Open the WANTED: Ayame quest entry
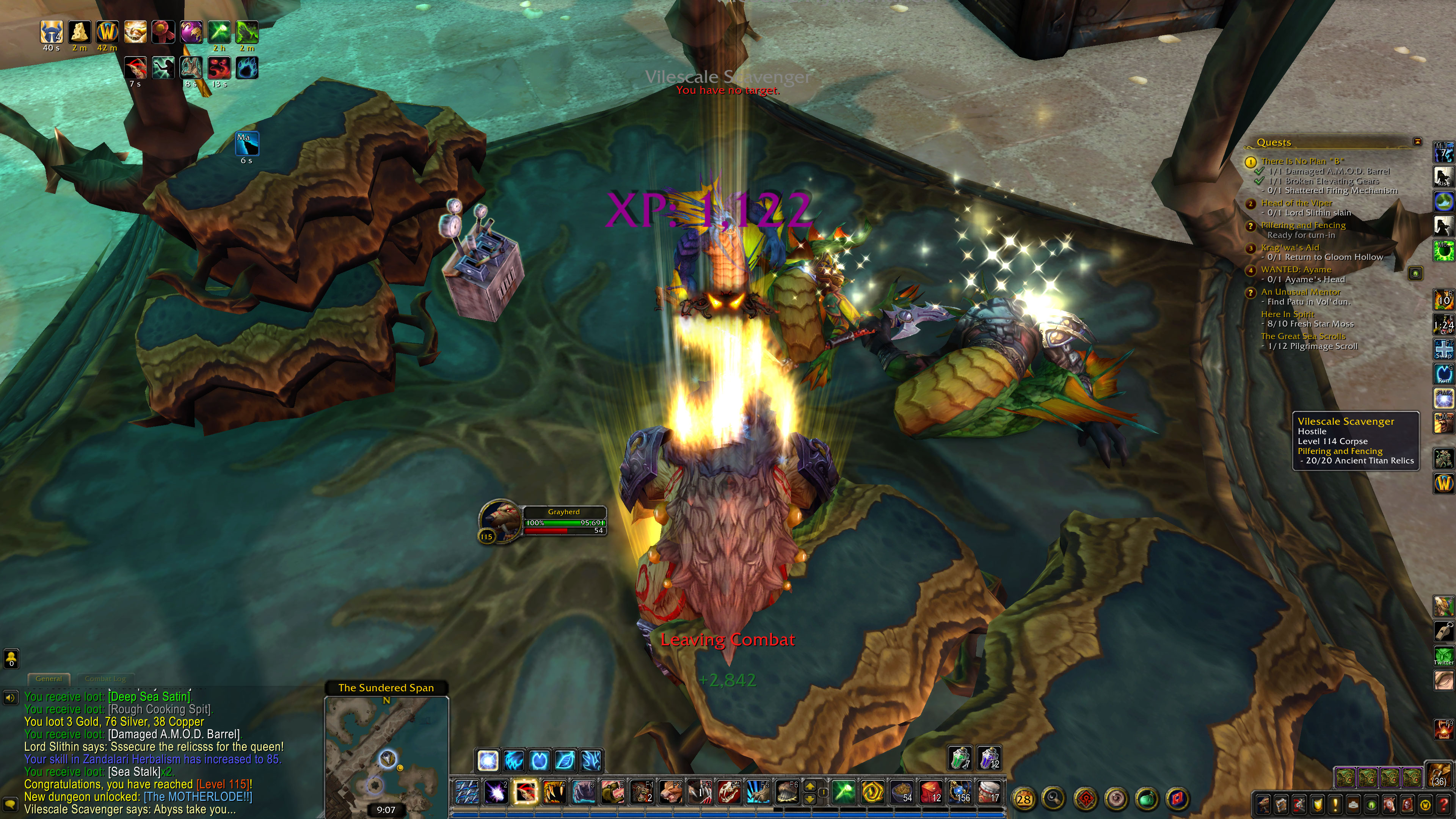This screenshot has height=819, width=1456. point(1296,270)
